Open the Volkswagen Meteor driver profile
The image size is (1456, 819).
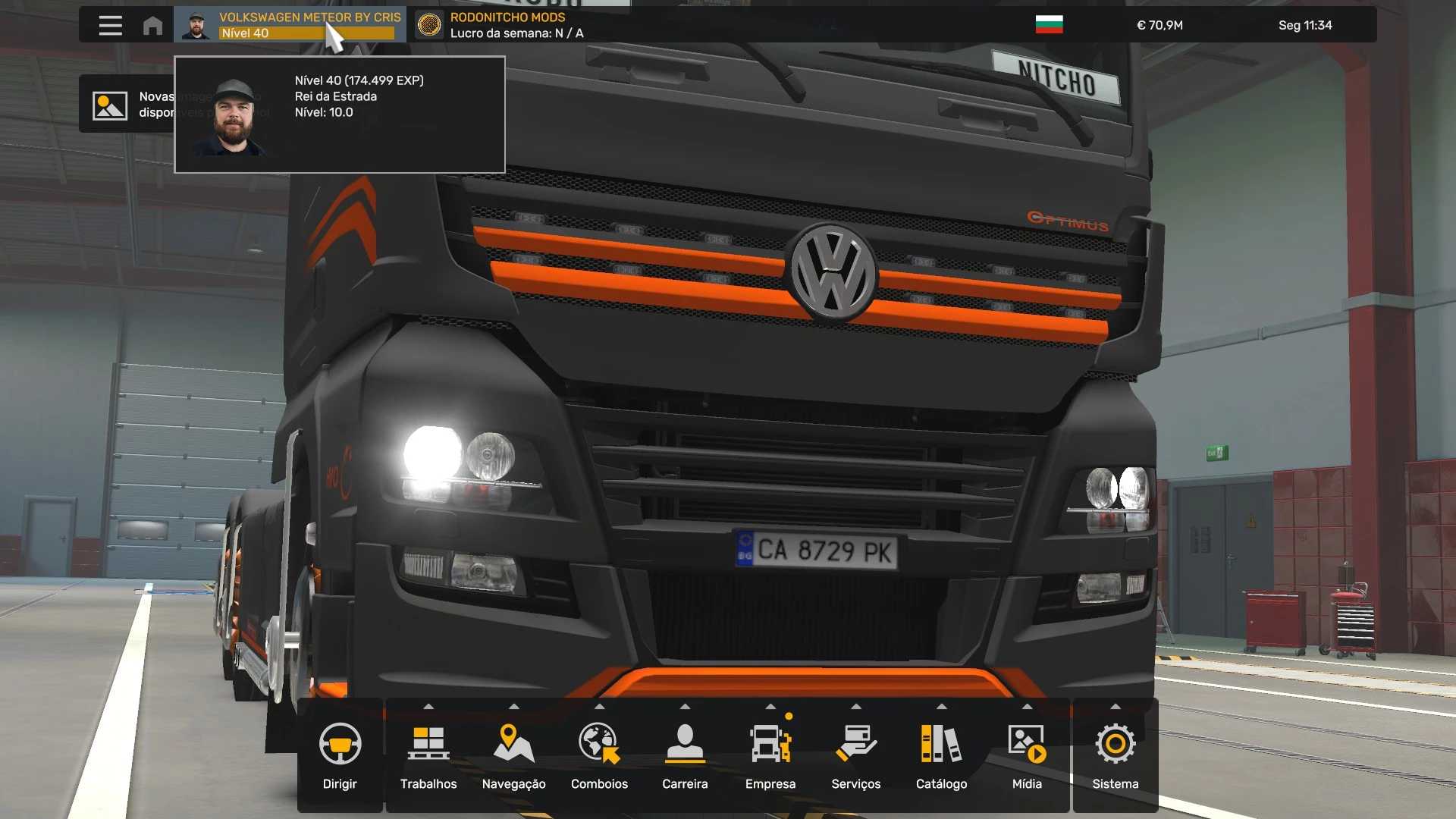(290, 25)
